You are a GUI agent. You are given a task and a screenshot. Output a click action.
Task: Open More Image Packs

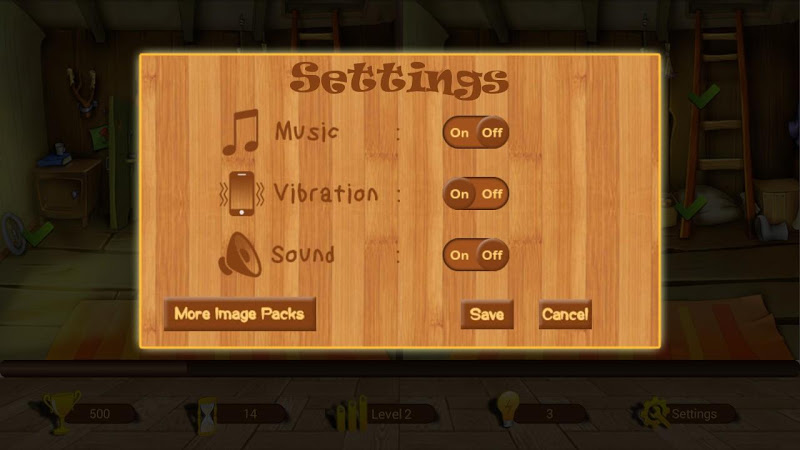[x=239, y=314]
